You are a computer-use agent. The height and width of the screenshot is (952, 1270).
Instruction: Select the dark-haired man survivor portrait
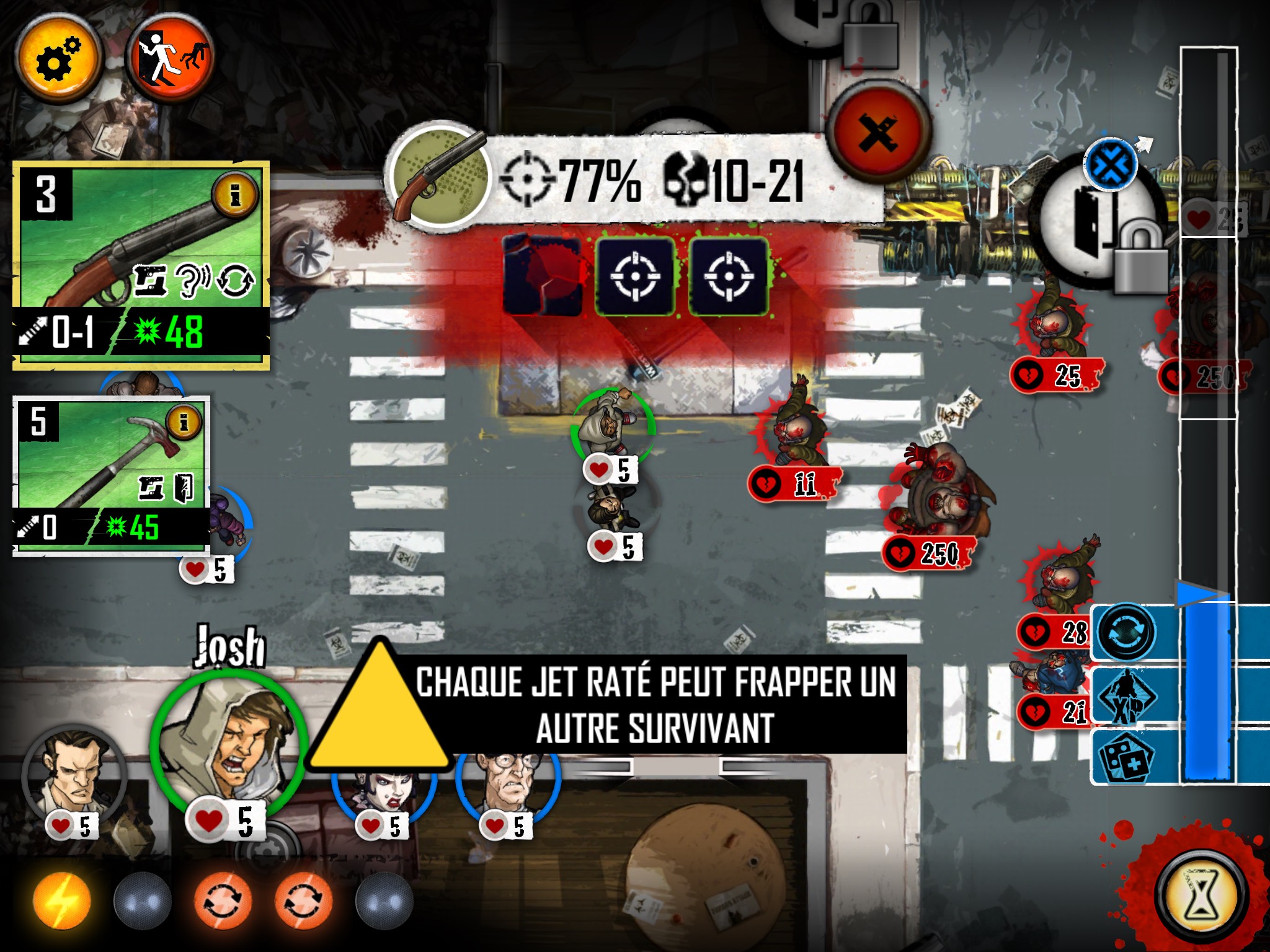73,775
